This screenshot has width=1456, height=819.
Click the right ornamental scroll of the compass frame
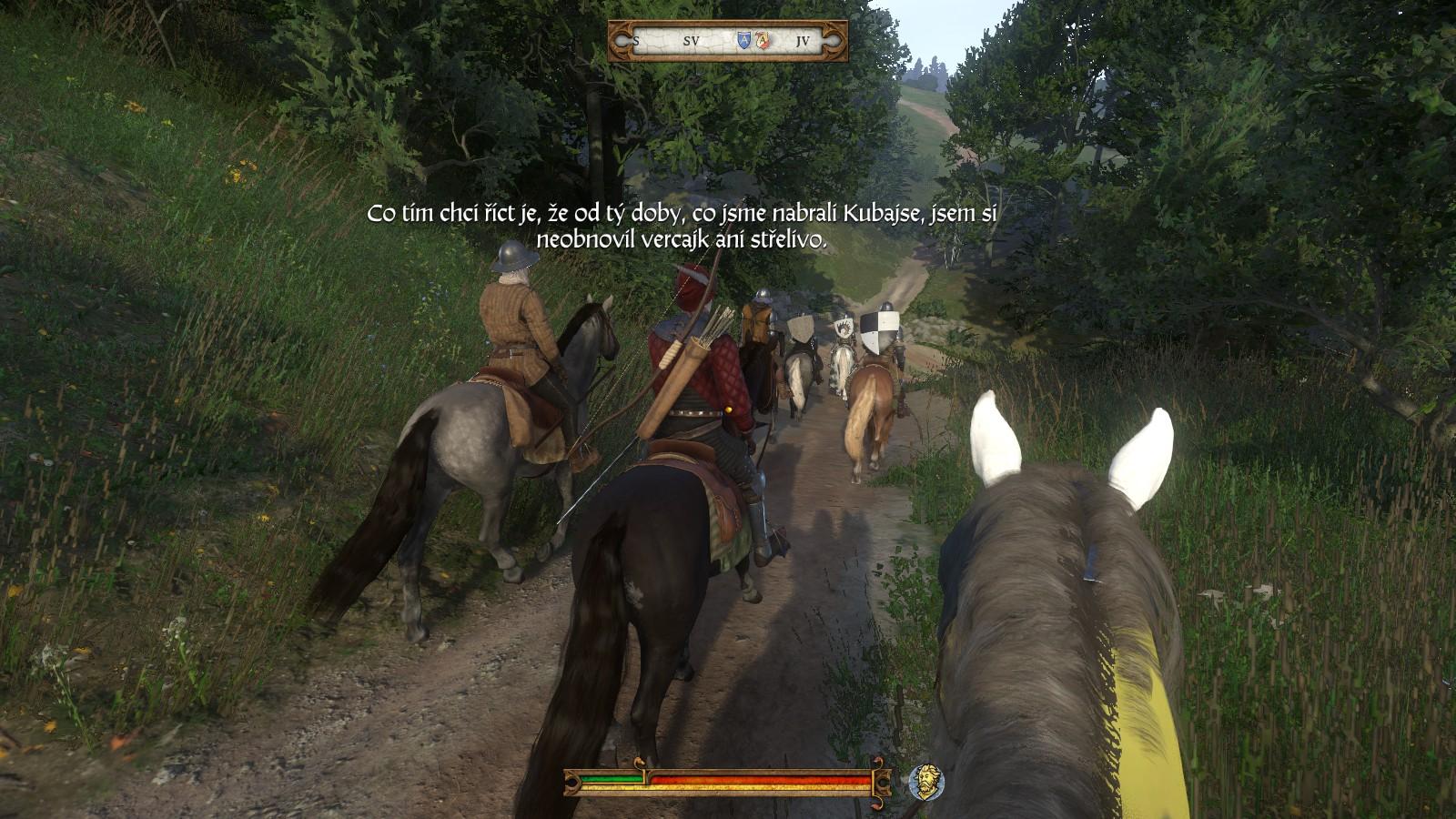[835, 40]
